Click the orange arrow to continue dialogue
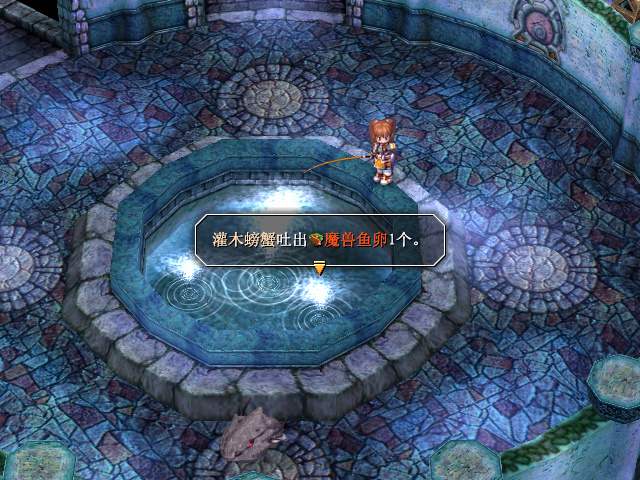Viewport: 640px width, 480px height. click(x=320, y=267)
